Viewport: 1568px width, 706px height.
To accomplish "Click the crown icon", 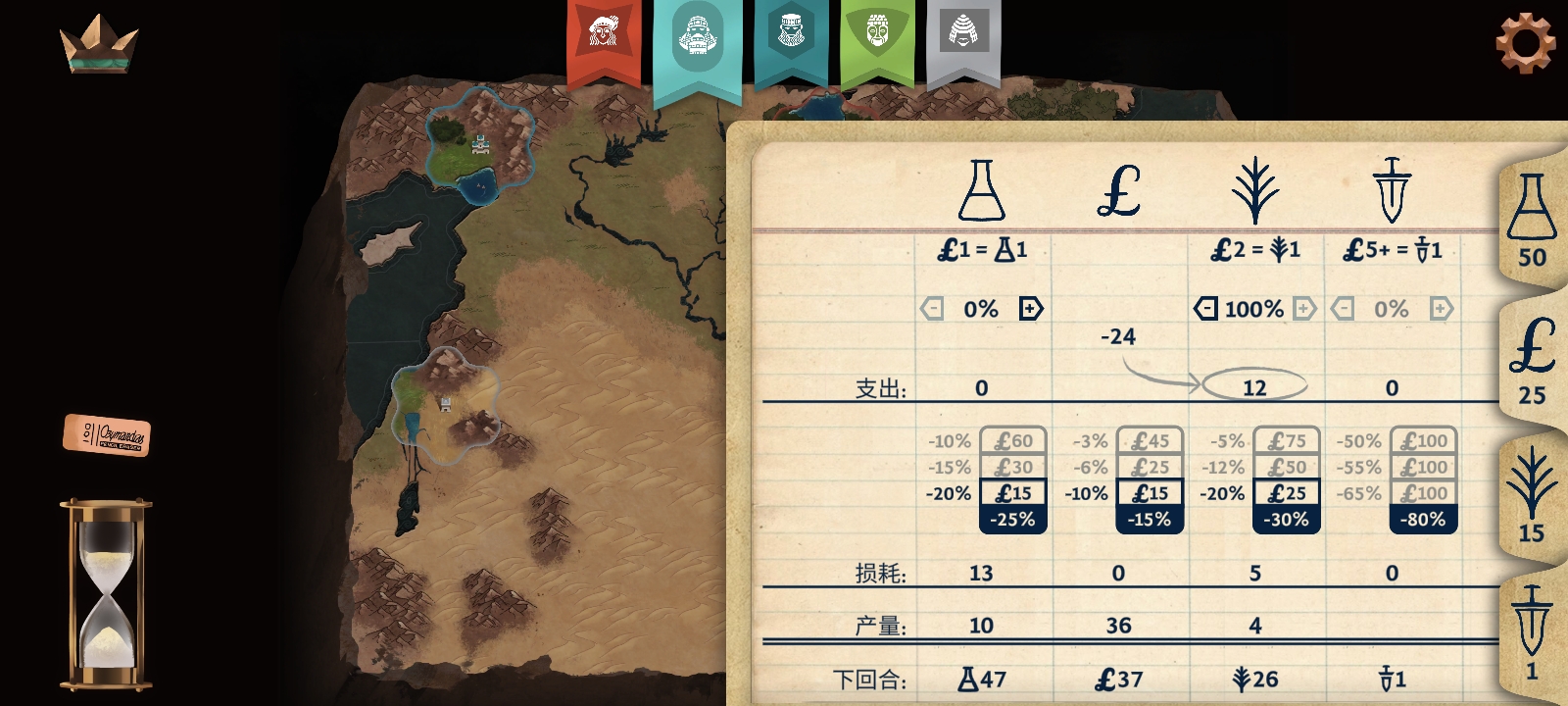I will pos(98,44).
